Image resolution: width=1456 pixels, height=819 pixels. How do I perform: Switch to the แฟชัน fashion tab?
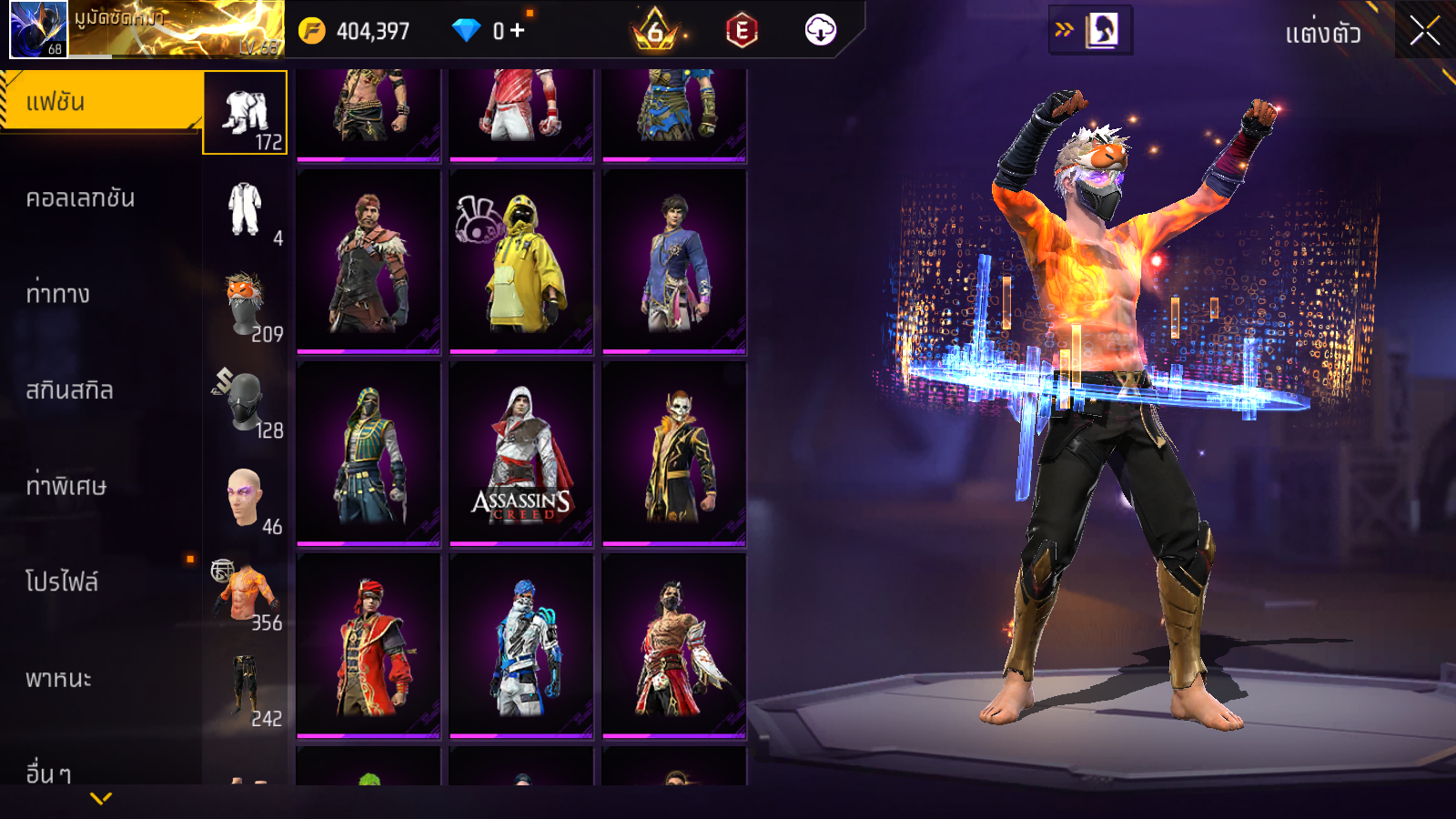pyautogui.click(x=100, y=102)
